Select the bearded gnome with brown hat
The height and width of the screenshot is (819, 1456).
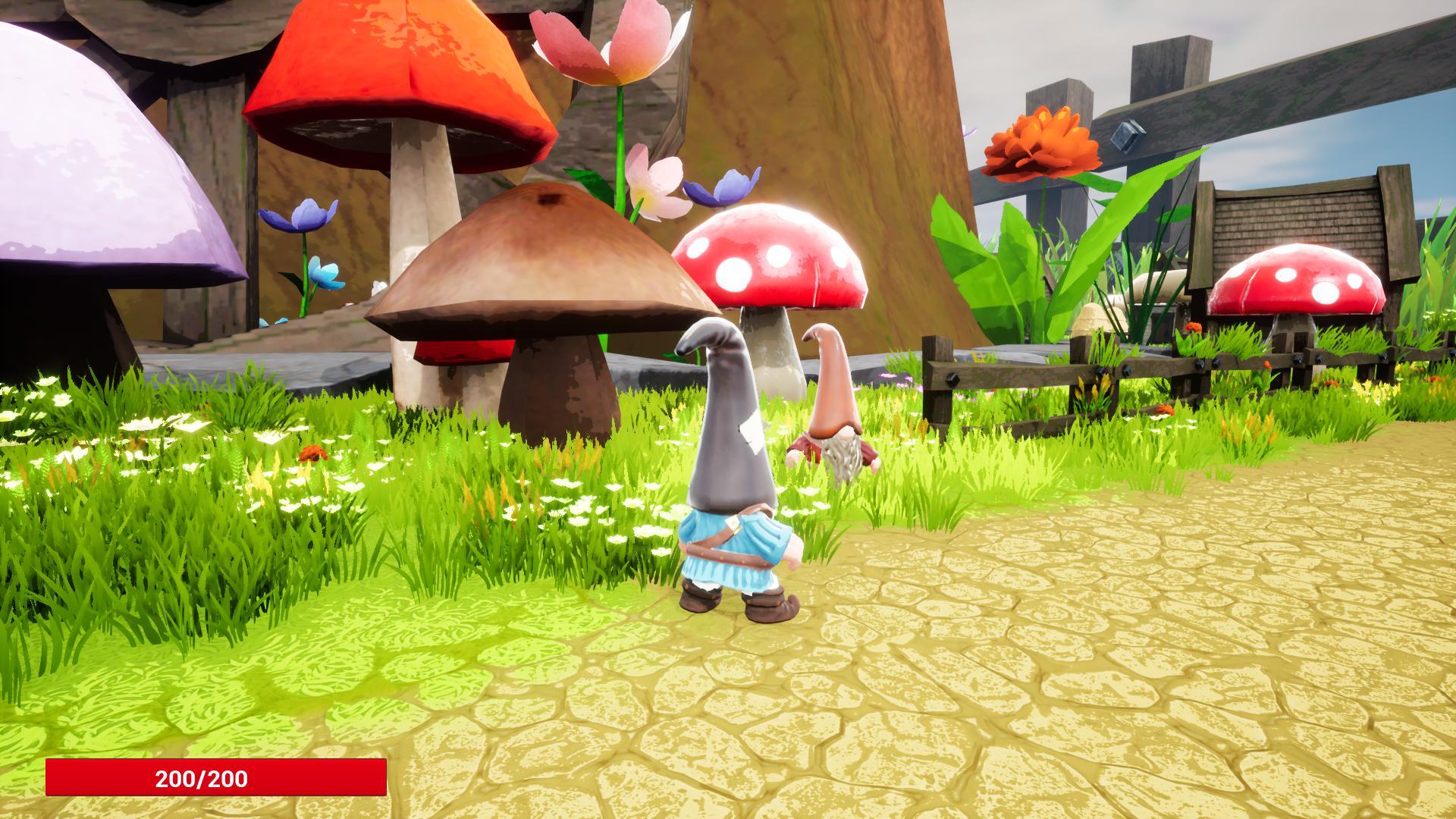[x=834, y=417]
